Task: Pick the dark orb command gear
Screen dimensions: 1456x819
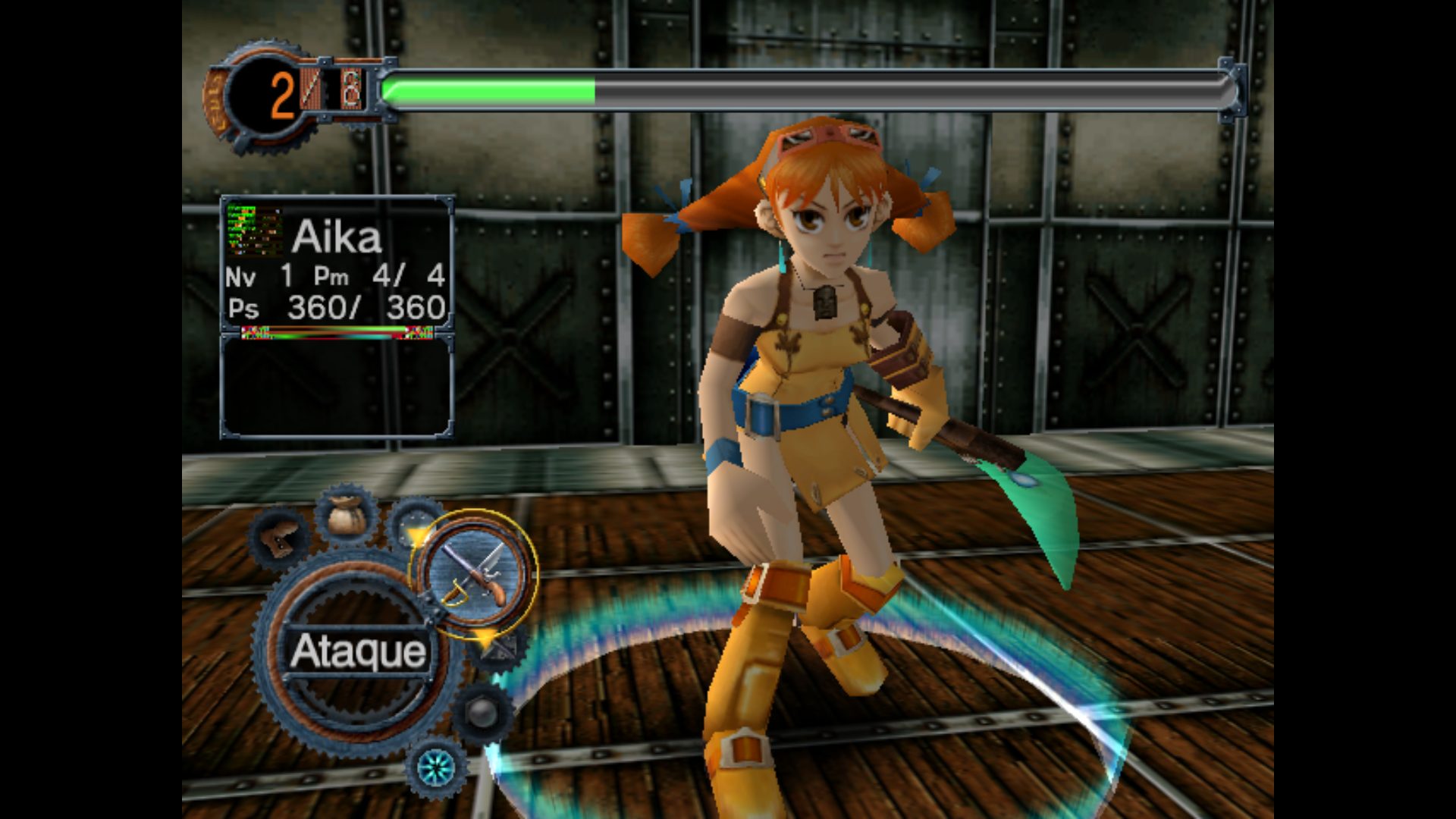Action: click(482, 713)
